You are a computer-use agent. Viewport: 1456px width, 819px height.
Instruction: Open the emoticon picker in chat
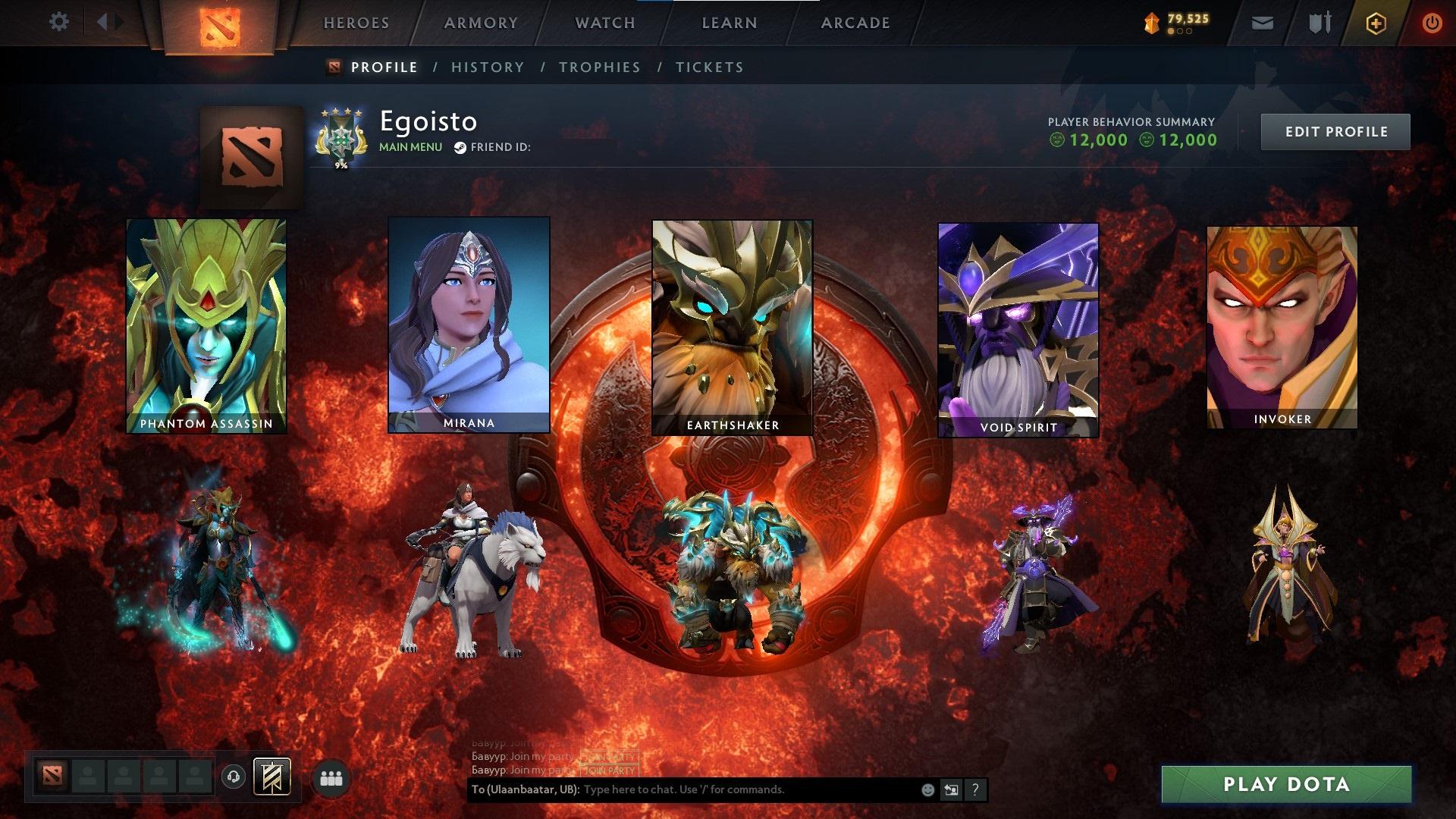click(x=926, y=789)
